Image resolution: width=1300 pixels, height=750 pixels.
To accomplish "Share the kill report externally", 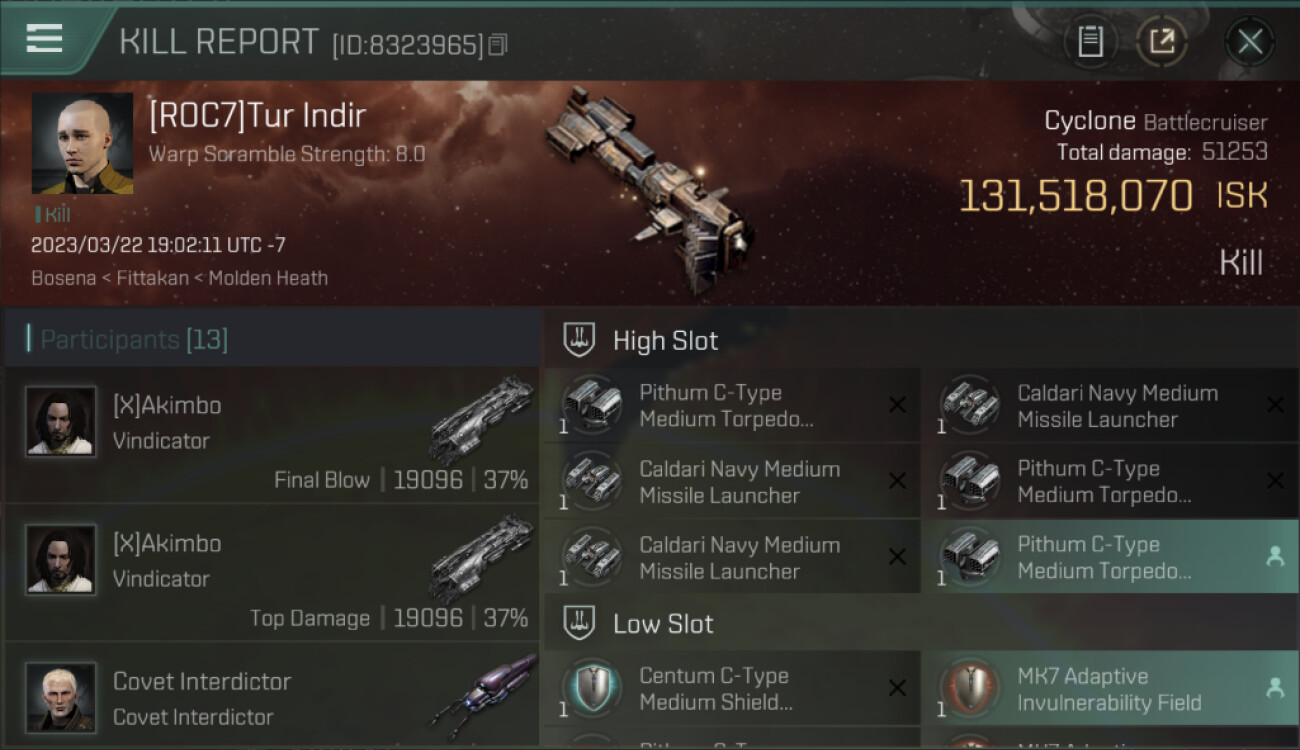I will click(1162, 42).
